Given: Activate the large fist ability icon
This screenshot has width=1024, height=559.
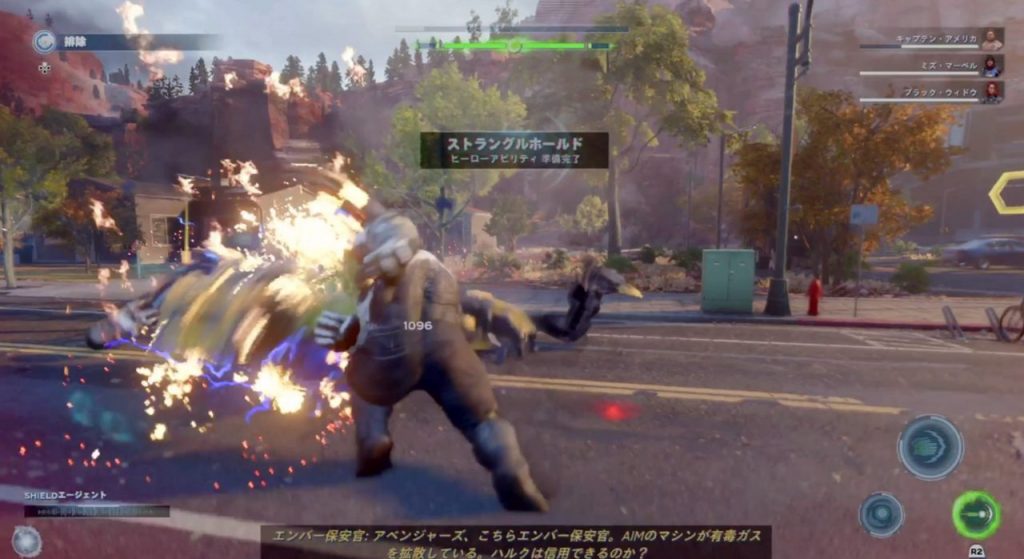Looking at the screenshot, I should tap(930, 447).
